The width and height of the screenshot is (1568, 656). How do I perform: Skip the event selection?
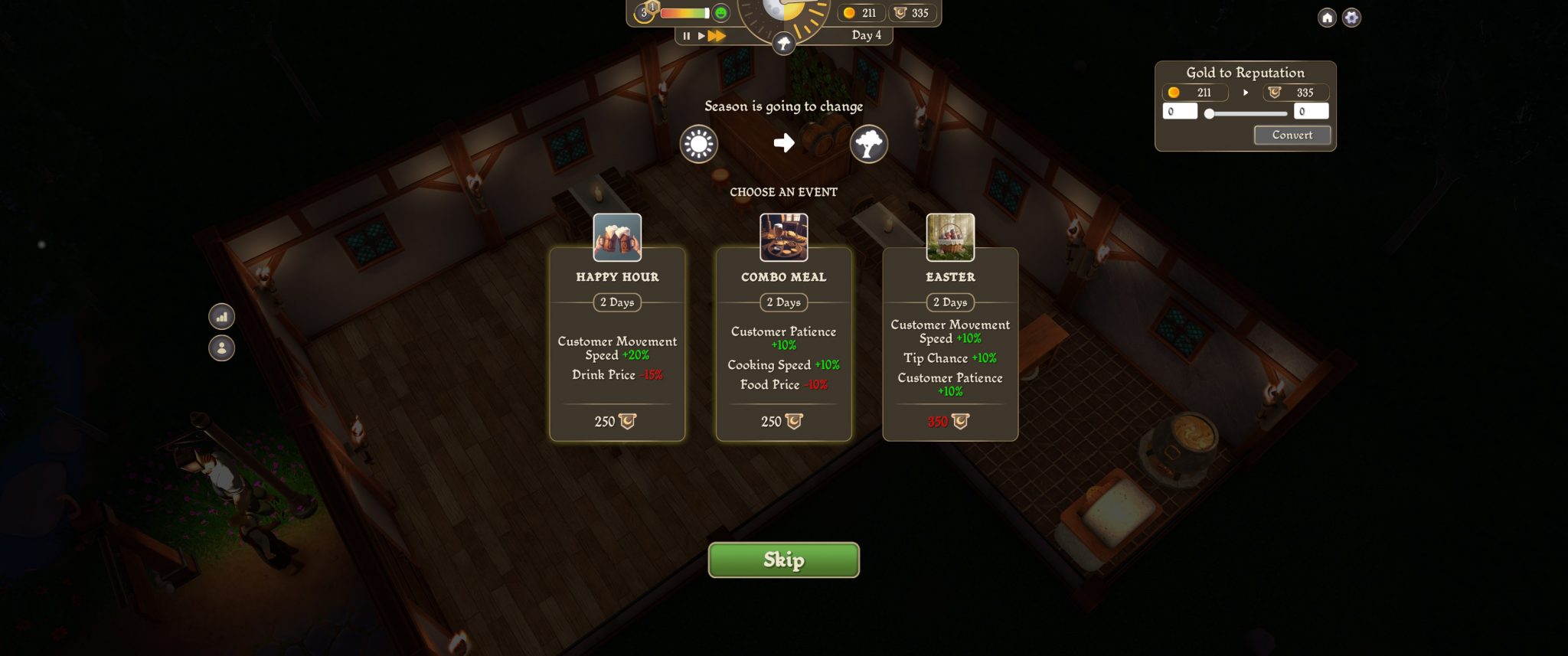783,560
